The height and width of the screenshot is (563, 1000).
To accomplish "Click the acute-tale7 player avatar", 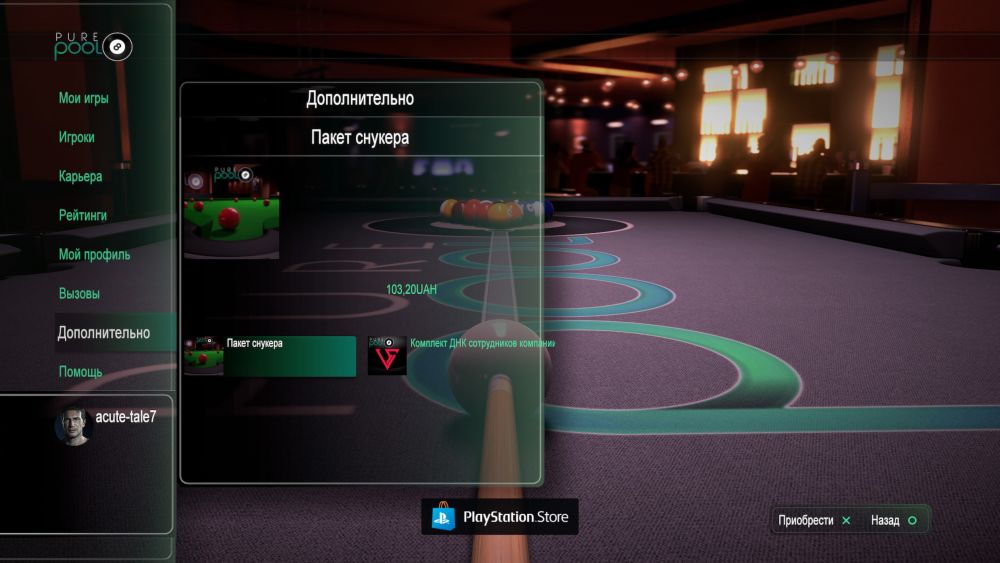I will [73, 426].
